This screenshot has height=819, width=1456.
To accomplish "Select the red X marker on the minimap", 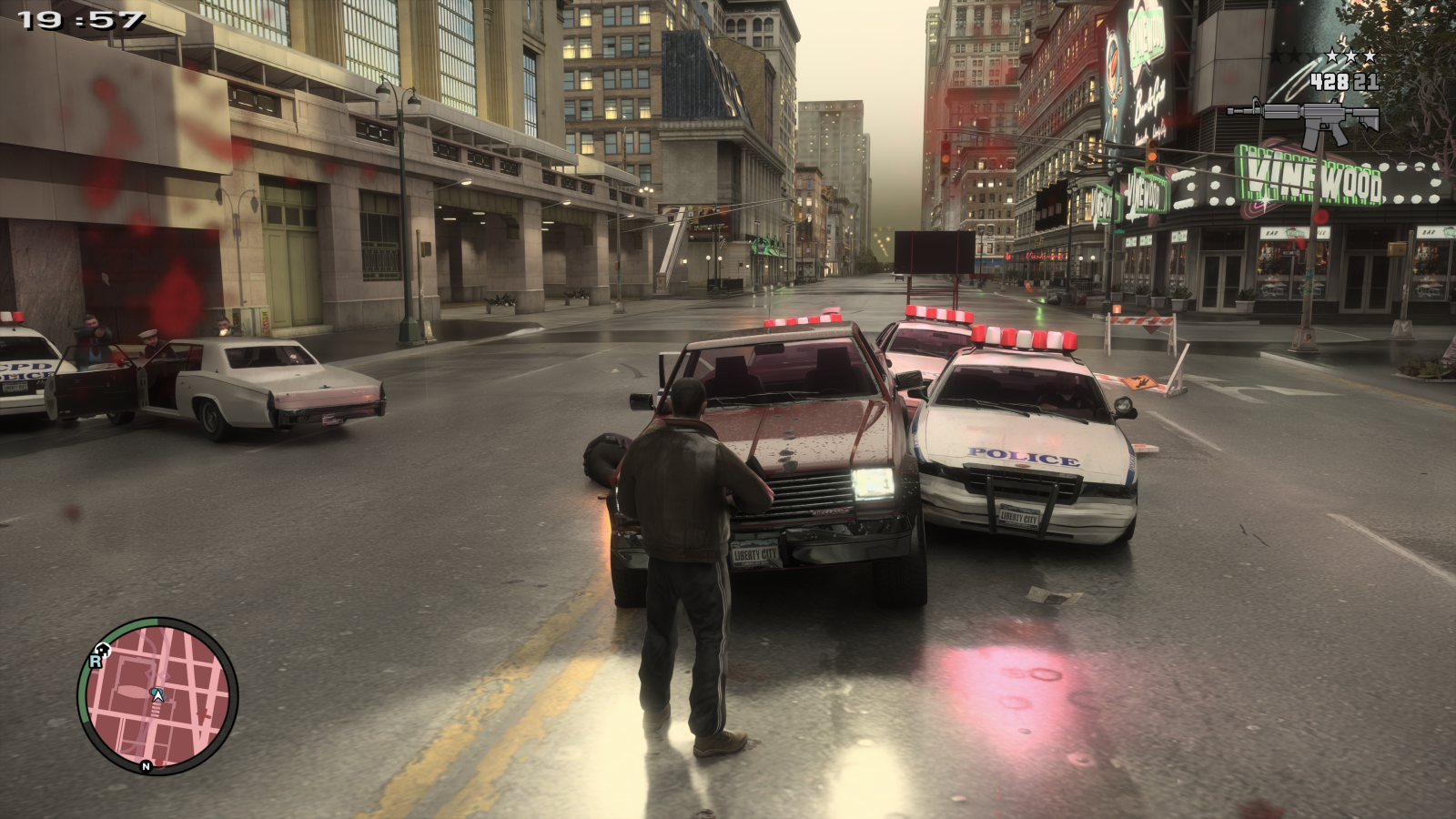I will click(204, 714).
